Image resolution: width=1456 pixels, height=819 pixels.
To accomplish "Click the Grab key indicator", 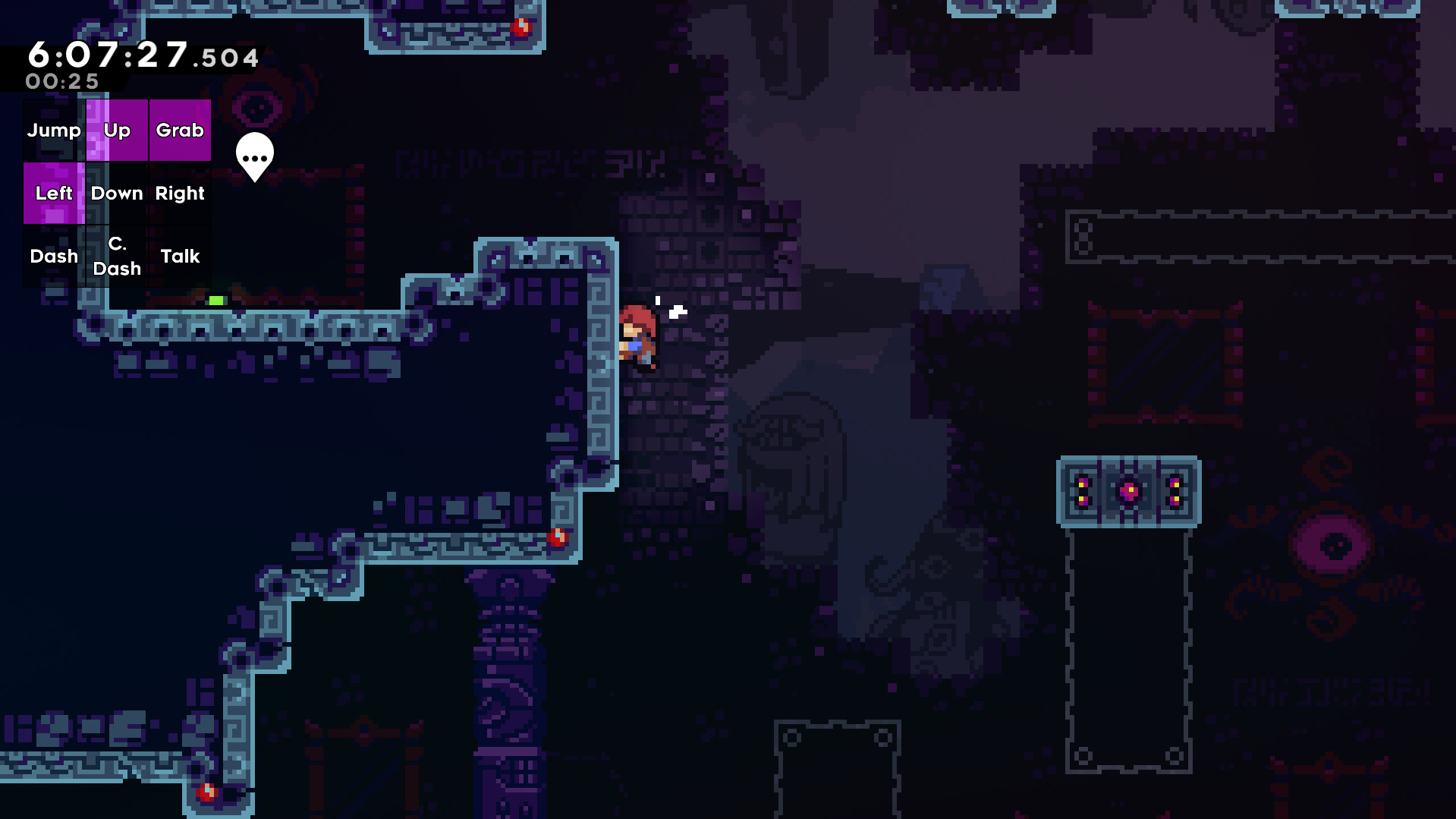I will [179, 130].
